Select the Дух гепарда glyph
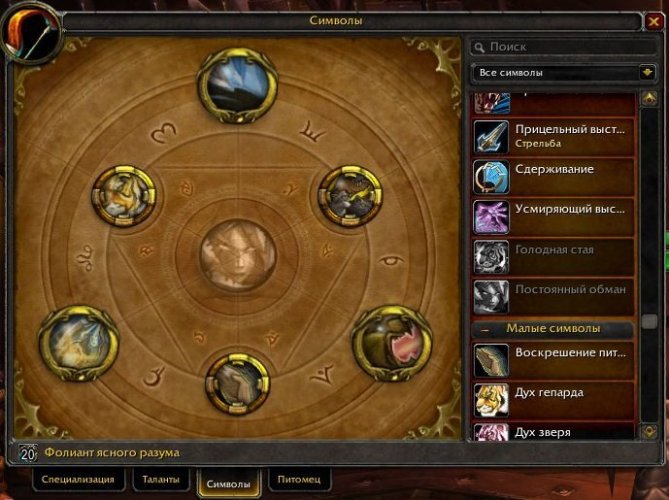 tap(553, 399)
